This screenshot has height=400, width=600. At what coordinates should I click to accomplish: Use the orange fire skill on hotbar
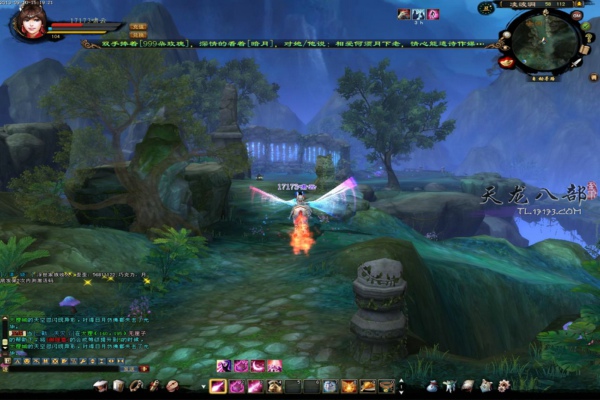click(x=349, y=386)
